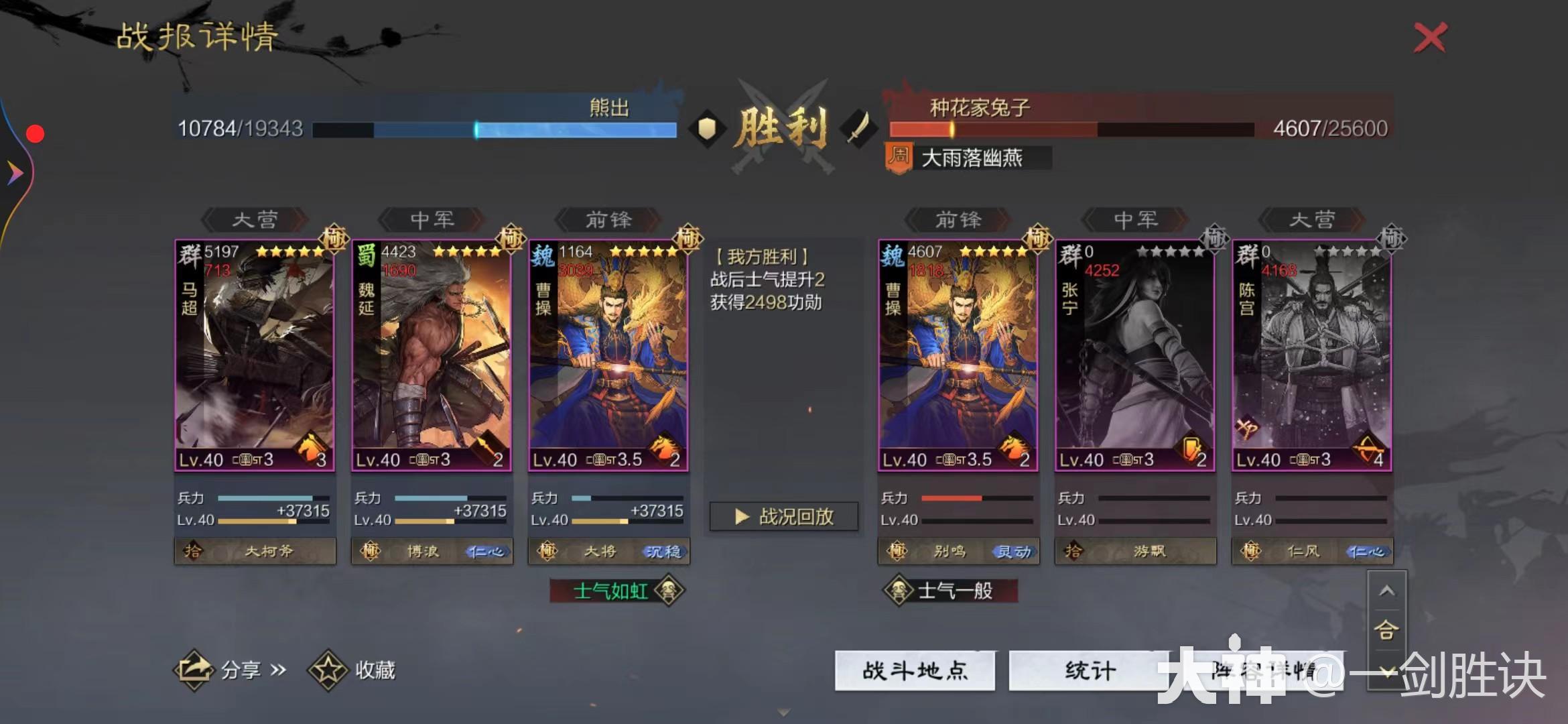Click the 周 faction badge next to 大雨落幽燕

click(x=900, y=158)
